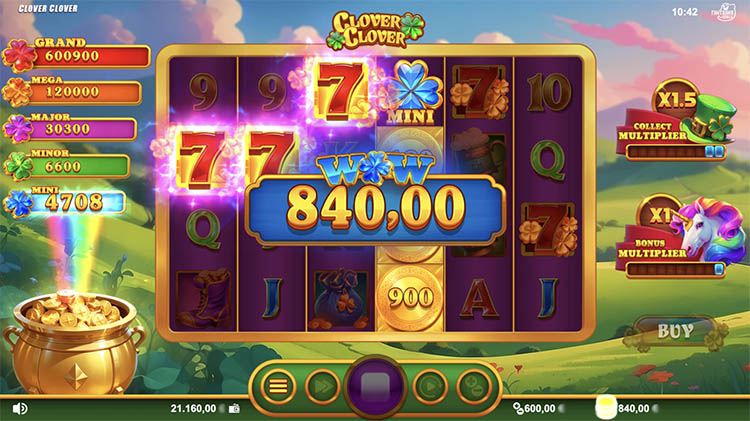Toggle the sound speaker icon
750x421 pixels.
pos(19,408)
